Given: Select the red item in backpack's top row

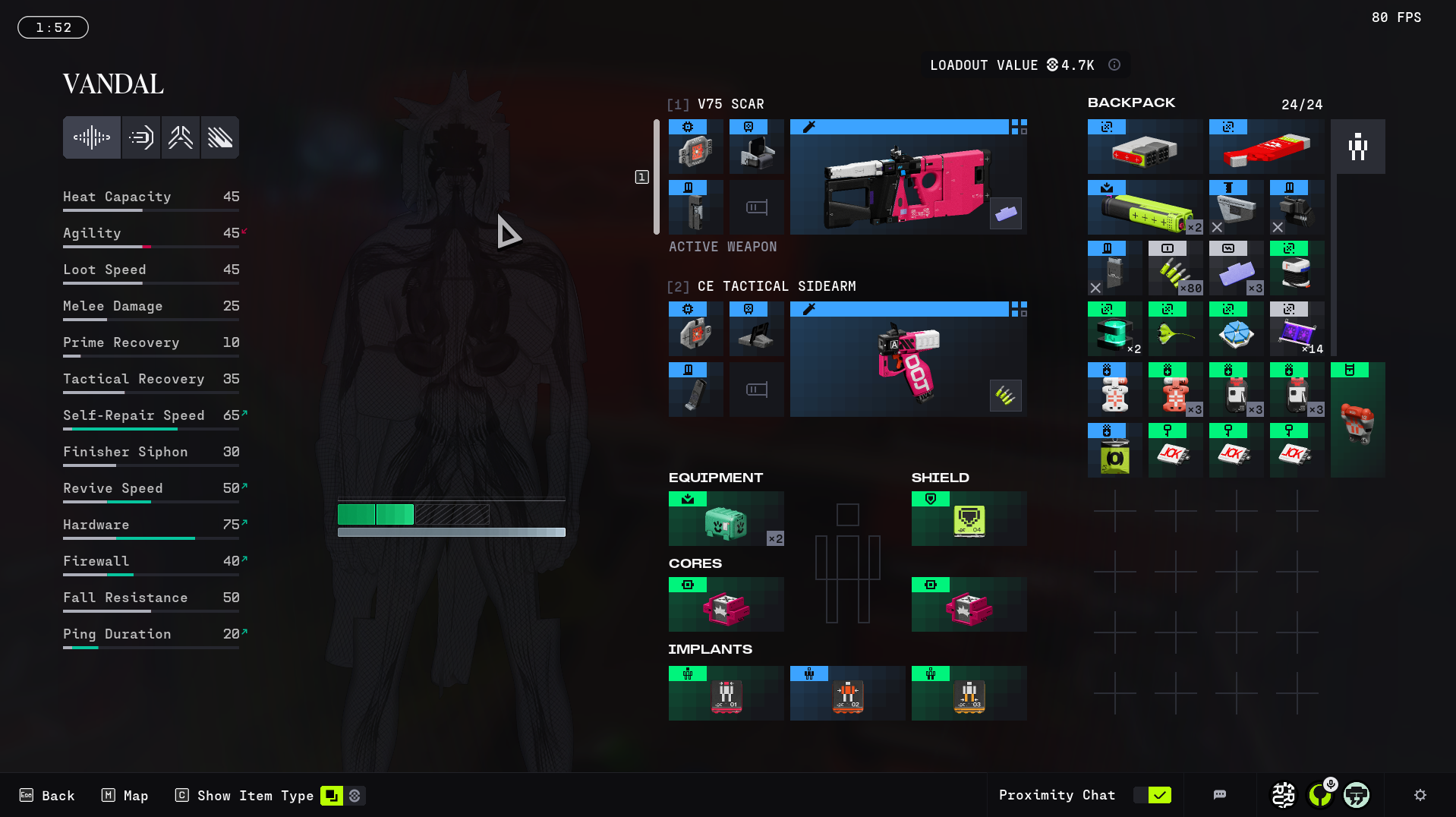Looking at the screenshot, I should [1266, 147].
